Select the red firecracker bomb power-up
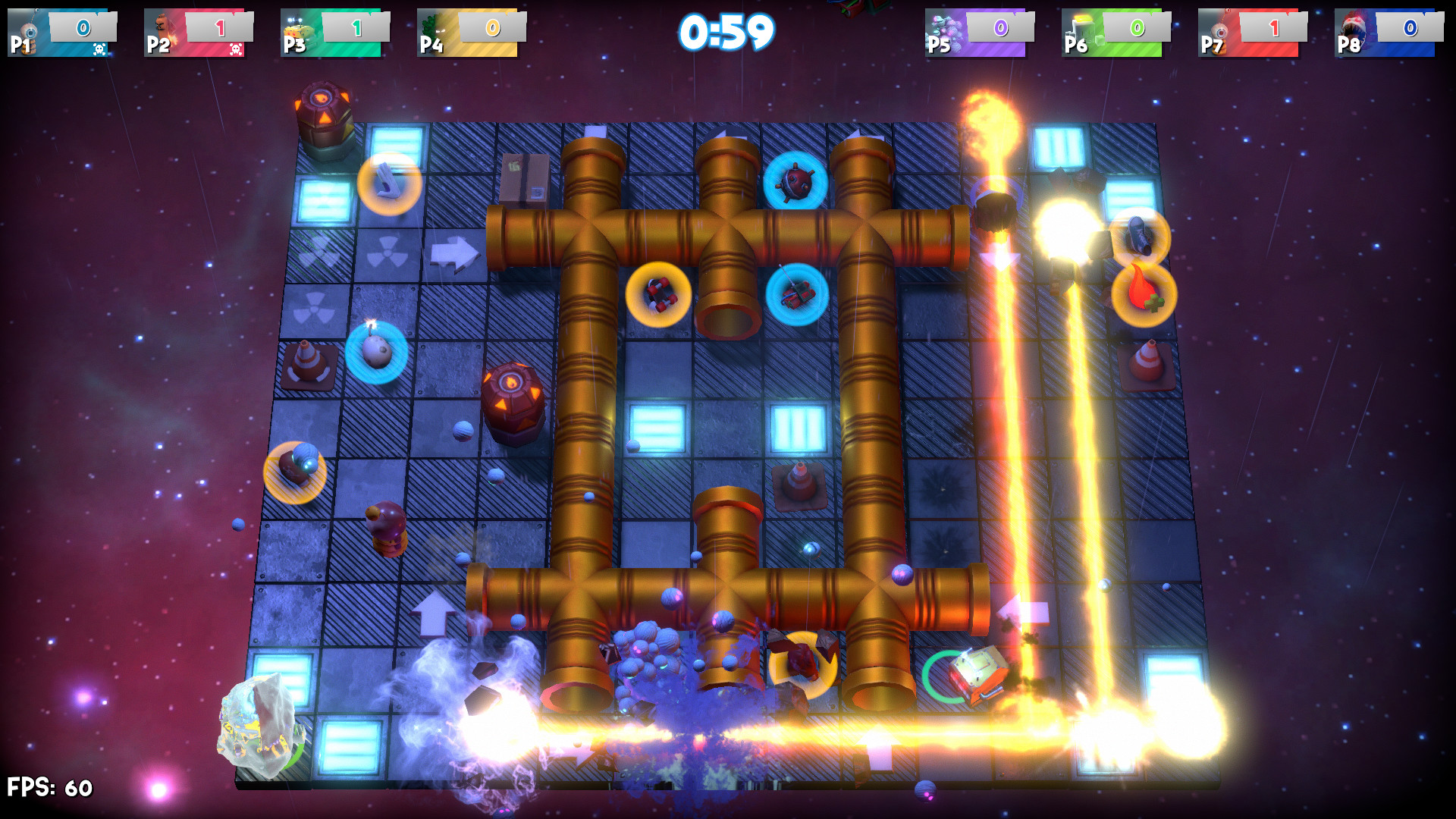This screenshot has height=819, width=1456. (x=658, y=292)
